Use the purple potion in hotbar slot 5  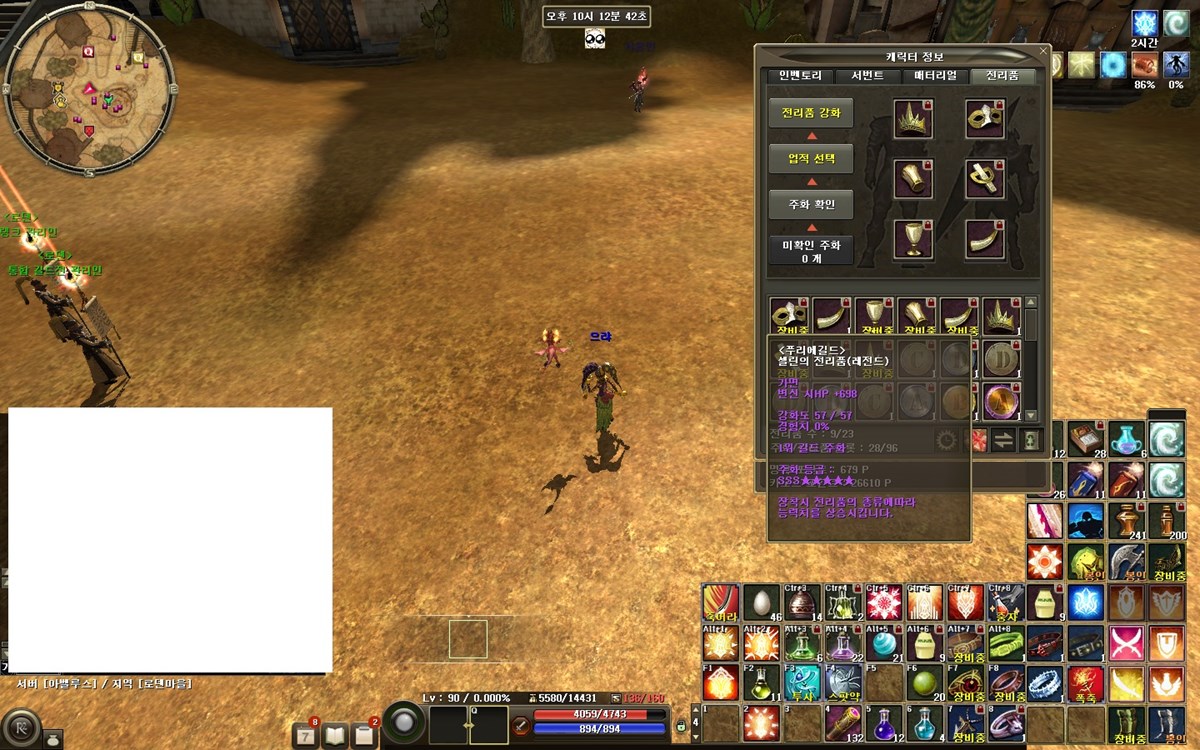pos(883,723)
